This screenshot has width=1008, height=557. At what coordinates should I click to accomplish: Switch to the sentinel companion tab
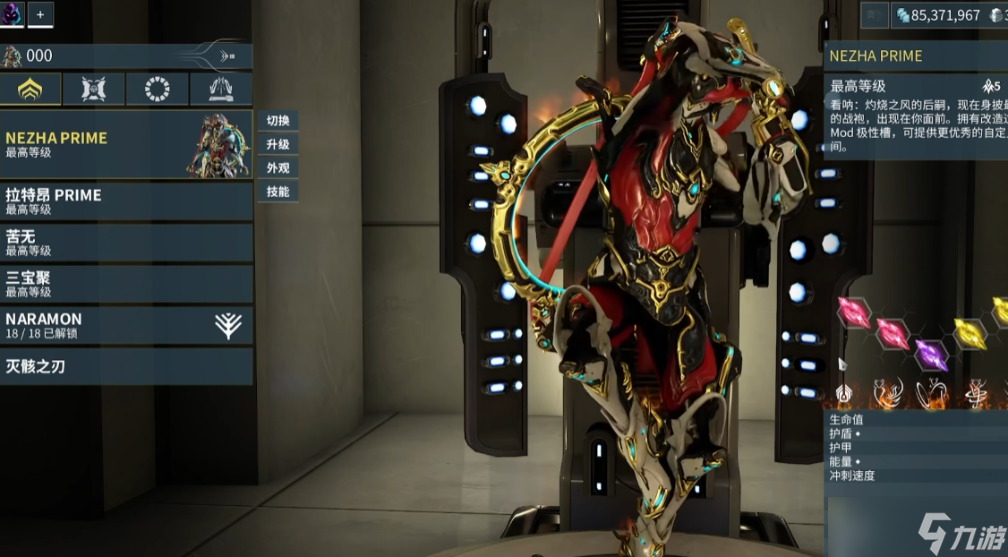coord(94,89)
